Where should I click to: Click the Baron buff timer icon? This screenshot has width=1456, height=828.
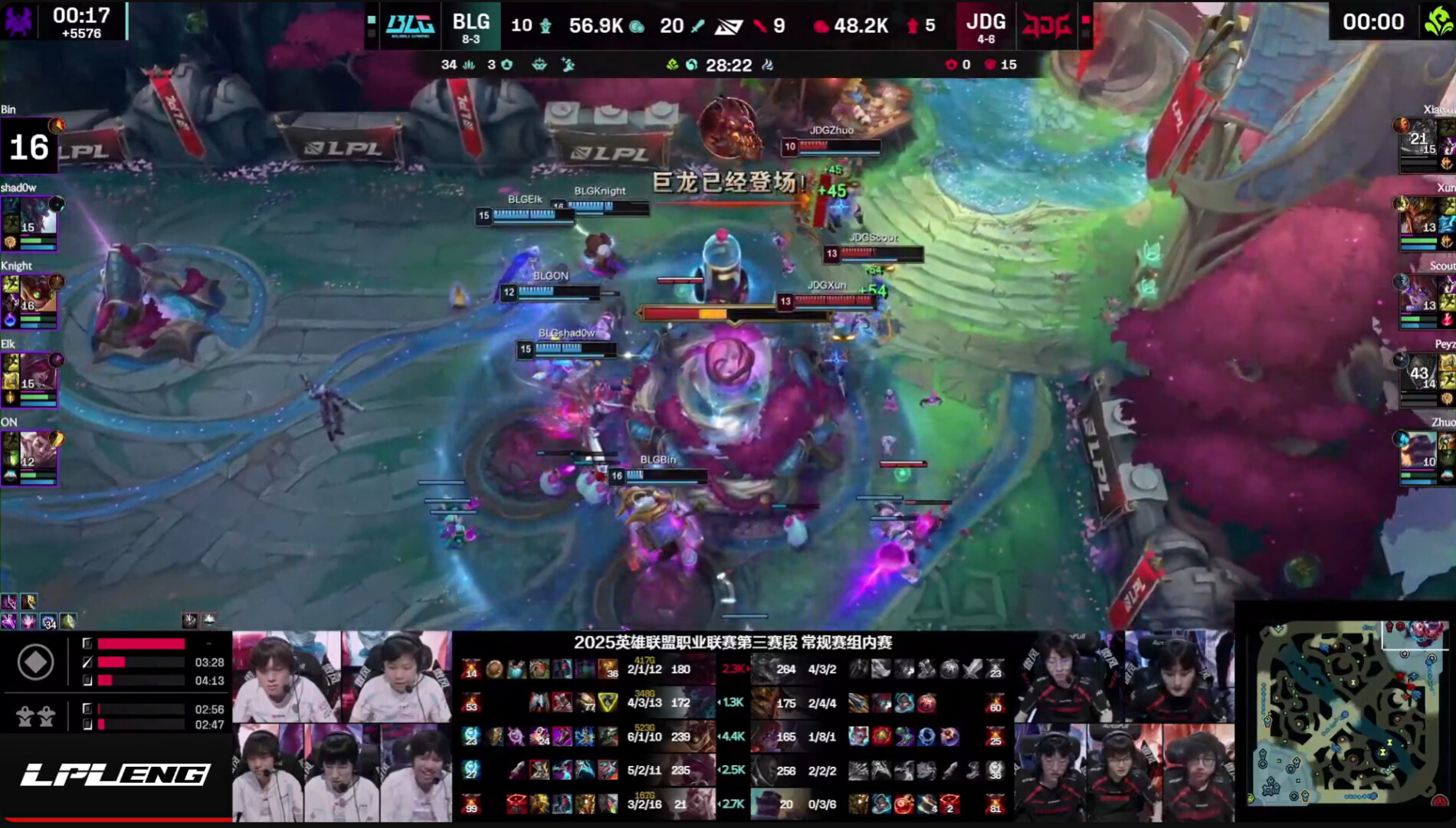tap(18, 21)
